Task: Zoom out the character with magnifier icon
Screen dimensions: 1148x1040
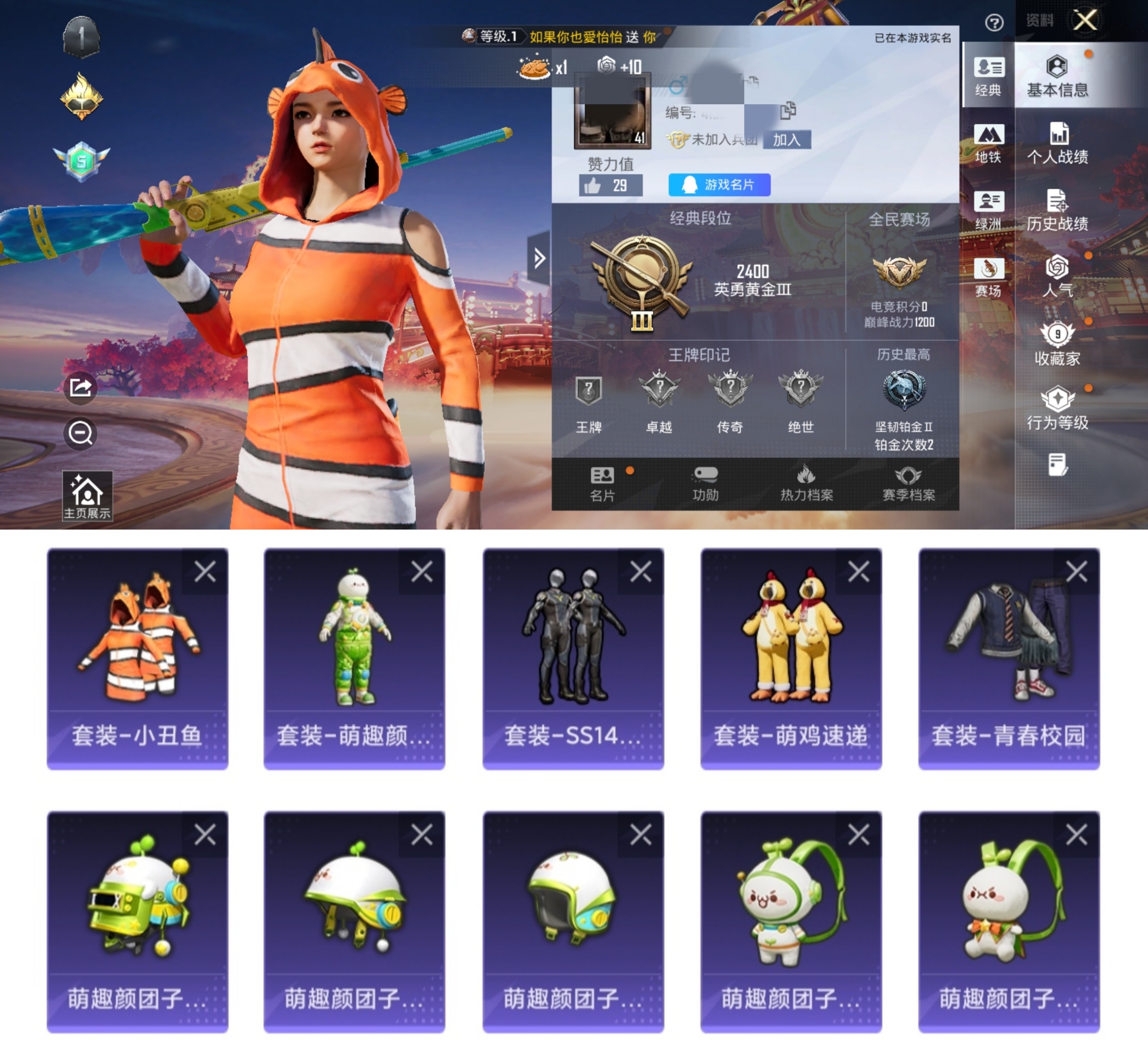Action: click(x=80, y=433)
